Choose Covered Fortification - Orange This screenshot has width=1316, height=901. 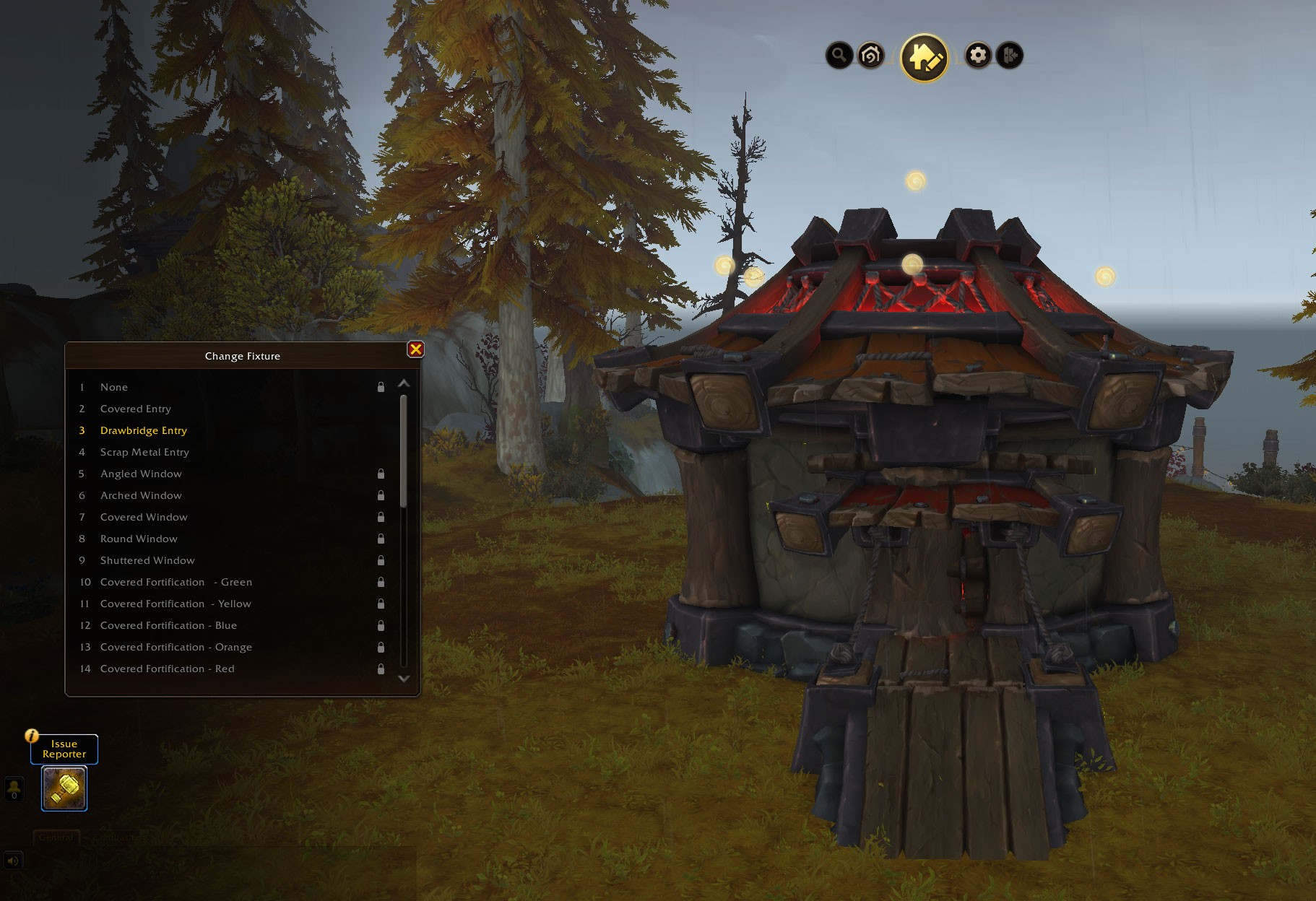point(176,647)
